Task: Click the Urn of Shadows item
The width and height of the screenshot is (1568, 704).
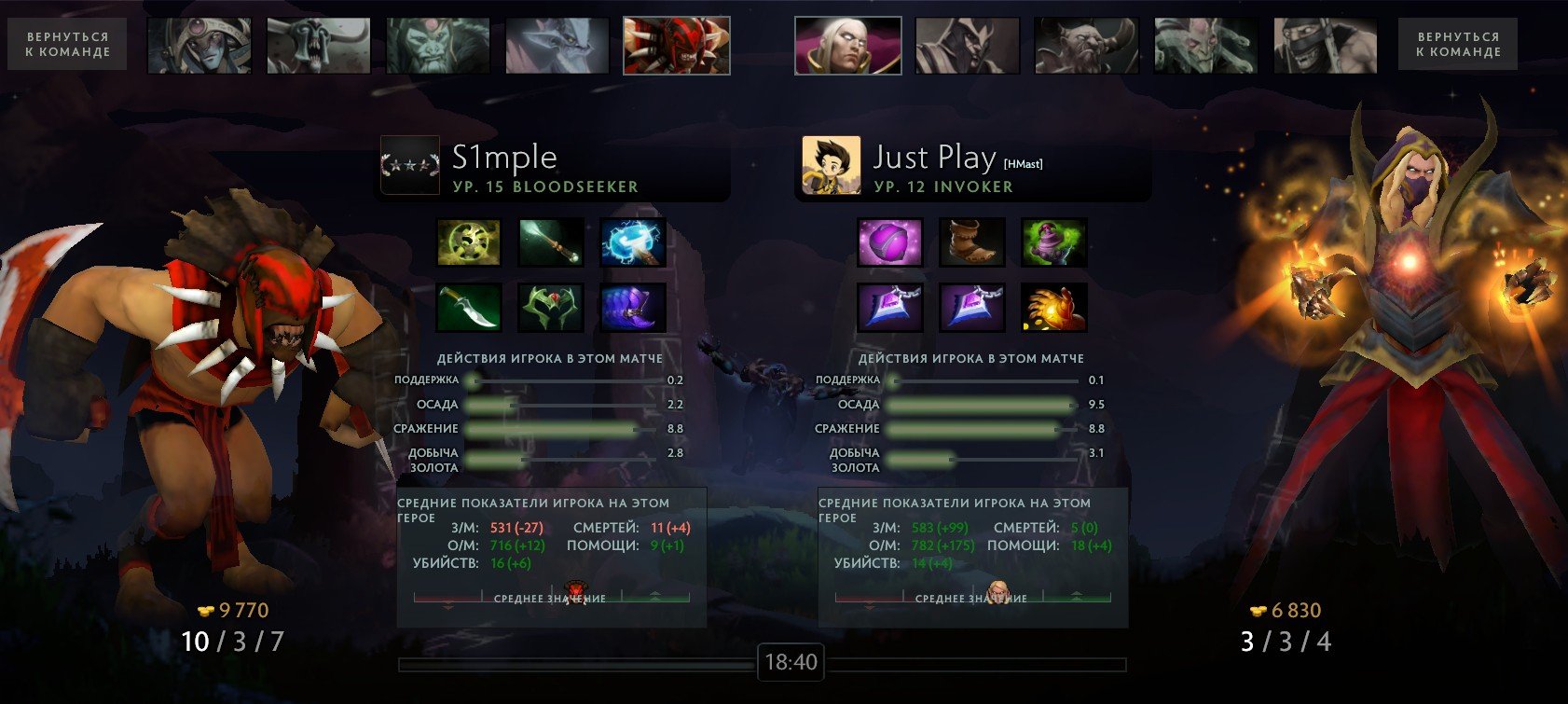Action: click(1054, 242)
